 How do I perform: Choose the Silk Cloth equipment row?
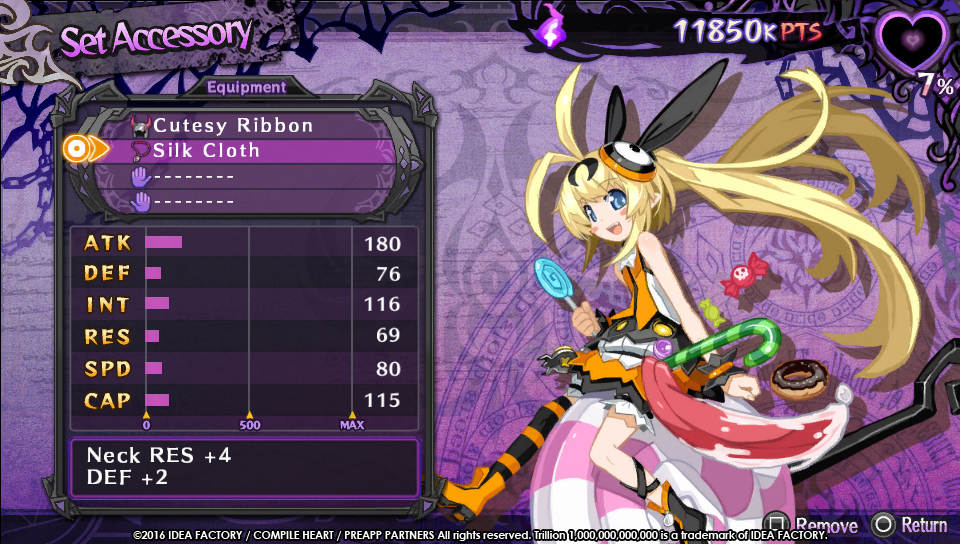(206, 151)
